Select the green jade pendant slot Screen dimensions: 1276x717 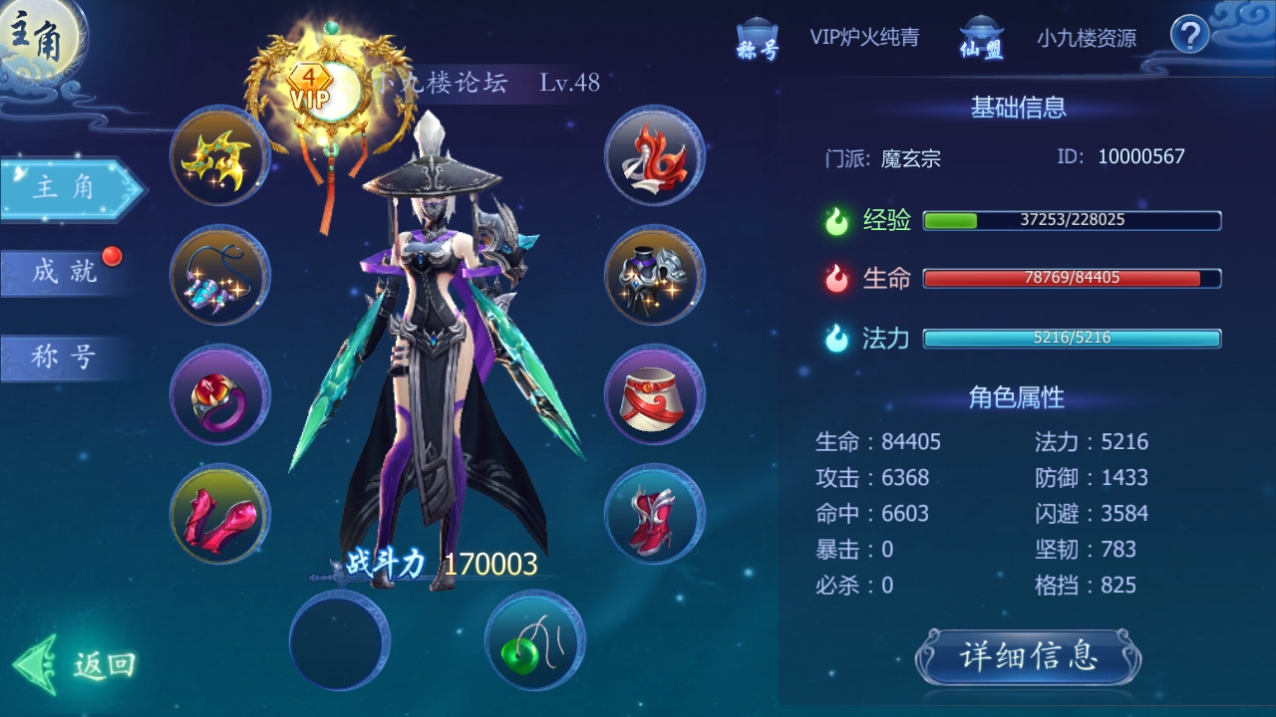[535, 640]
